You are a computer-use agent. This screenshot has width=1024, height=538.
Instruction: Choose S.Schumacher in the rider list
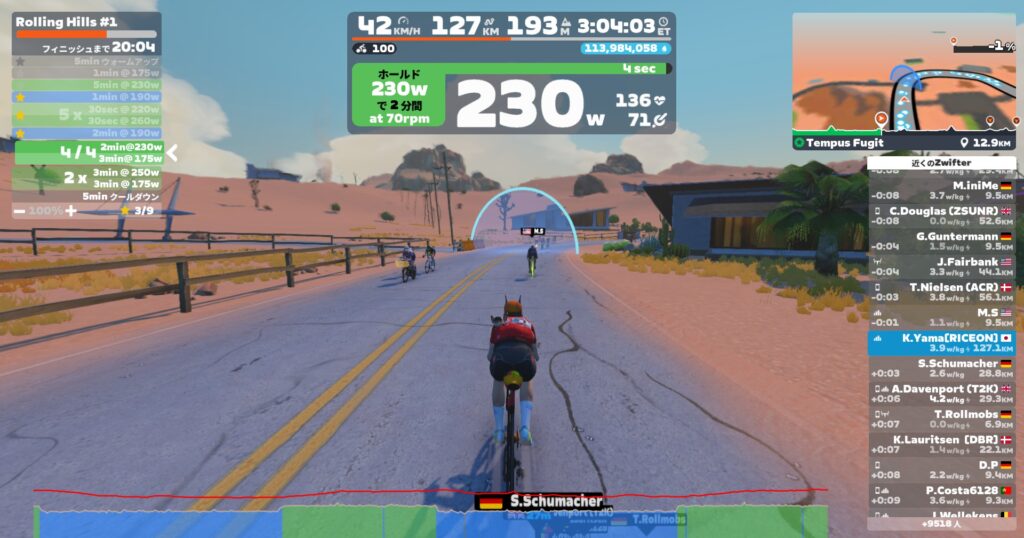[942, 369]
